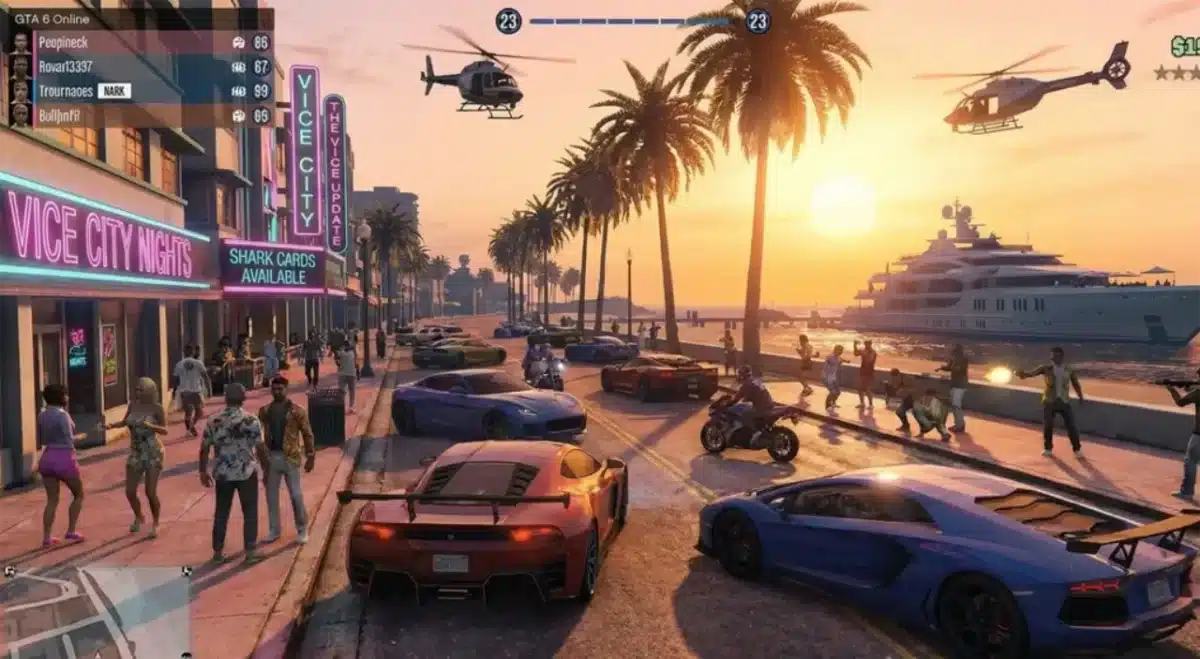Image resolution: width=1200 pixels, height=659 pixels.
Task: Choose the Trournaoes player row
Action: point(66,91)
